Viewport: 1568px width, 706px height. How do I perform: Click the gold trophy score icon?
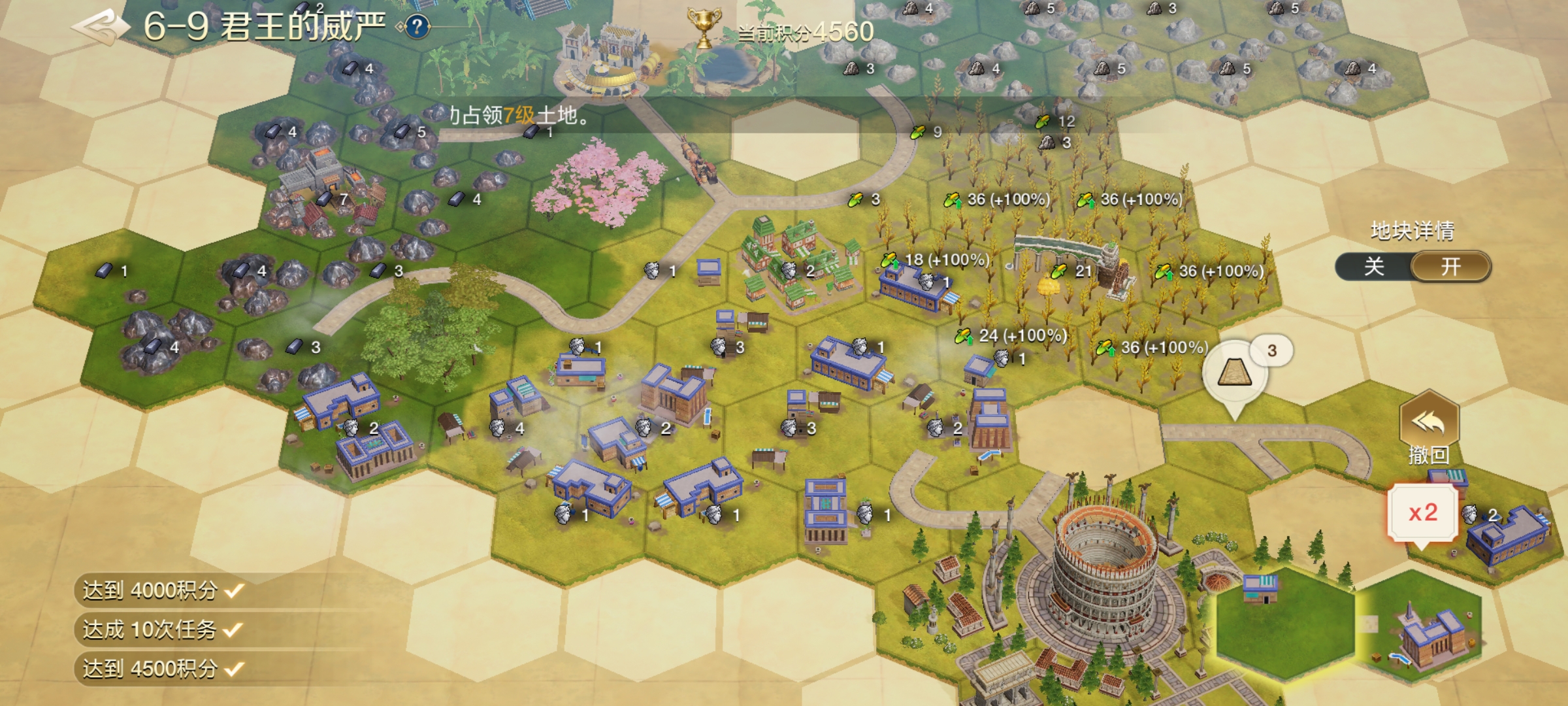click(x=704, y=29)
